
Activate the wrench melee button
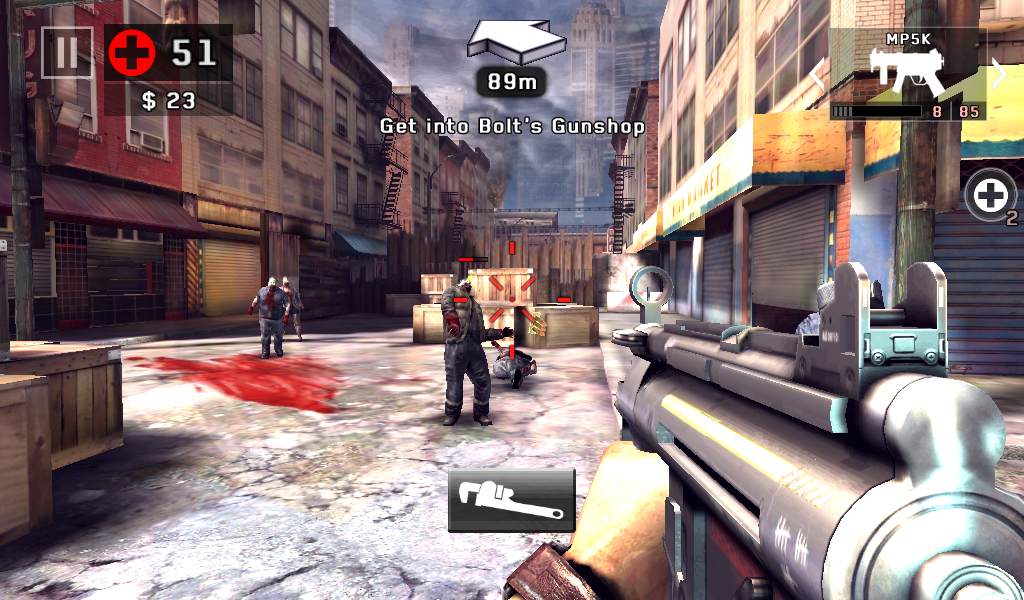[511, 499]
